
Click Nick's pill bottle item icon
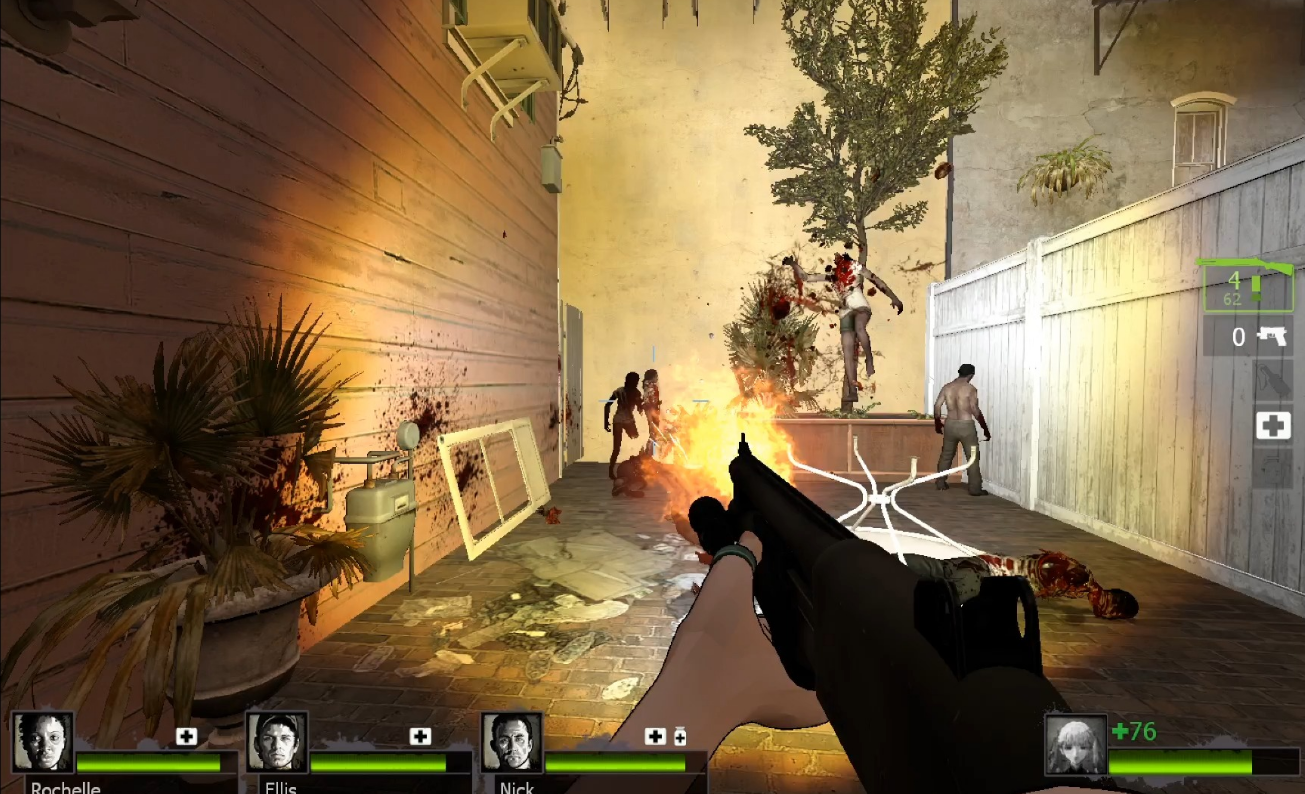point(680,737)
